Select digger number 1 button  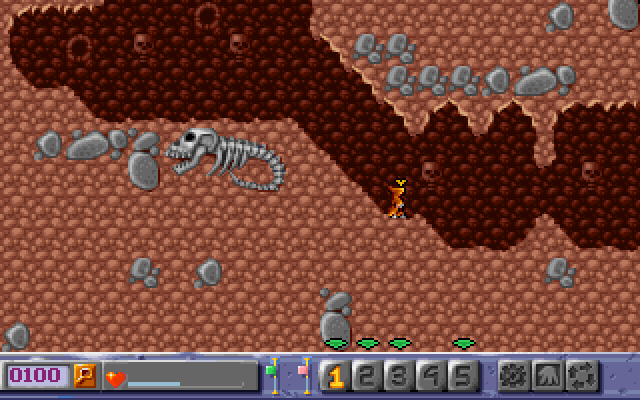coord(334,376)
